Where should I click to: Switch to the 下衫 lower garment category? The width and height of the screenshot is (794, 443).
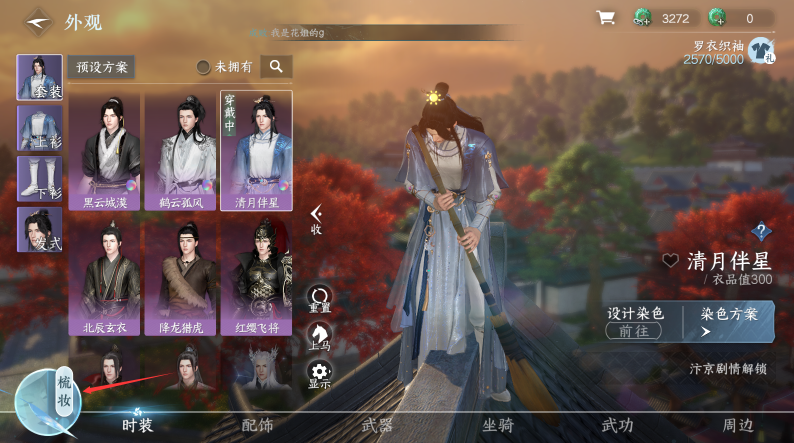click(39, 179)
